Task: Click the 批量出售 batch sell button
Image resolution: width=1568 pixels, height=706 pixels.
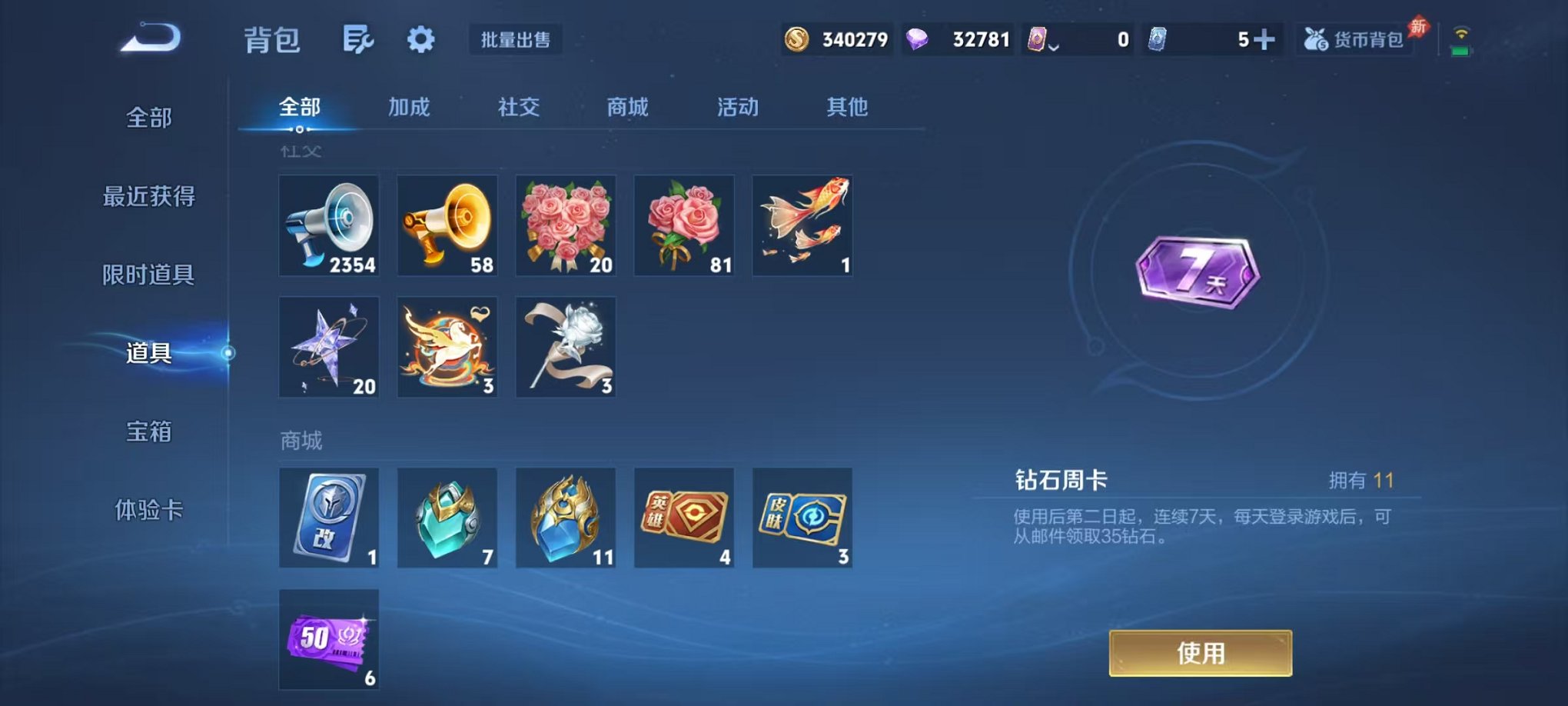Action: click(x=516, y=41)
